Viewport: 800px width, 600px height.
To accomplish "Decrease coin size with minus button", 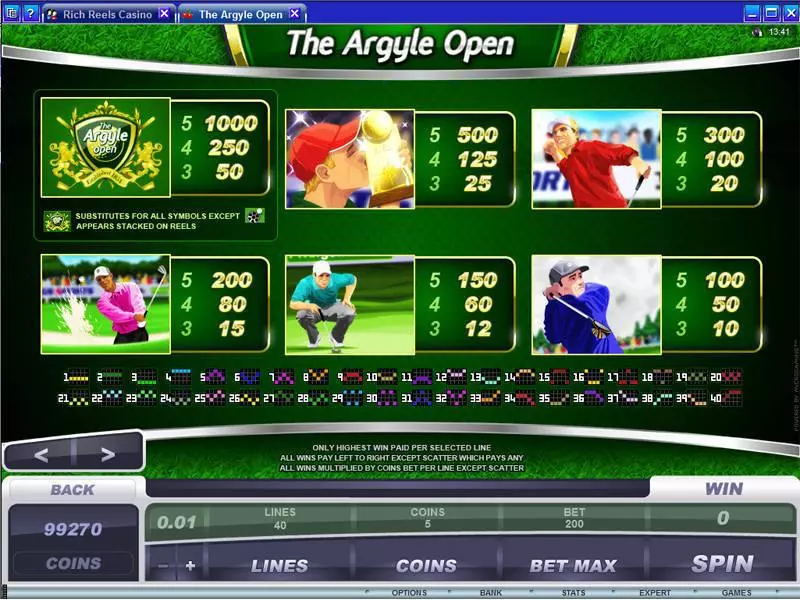I will [x=163, y=566].
